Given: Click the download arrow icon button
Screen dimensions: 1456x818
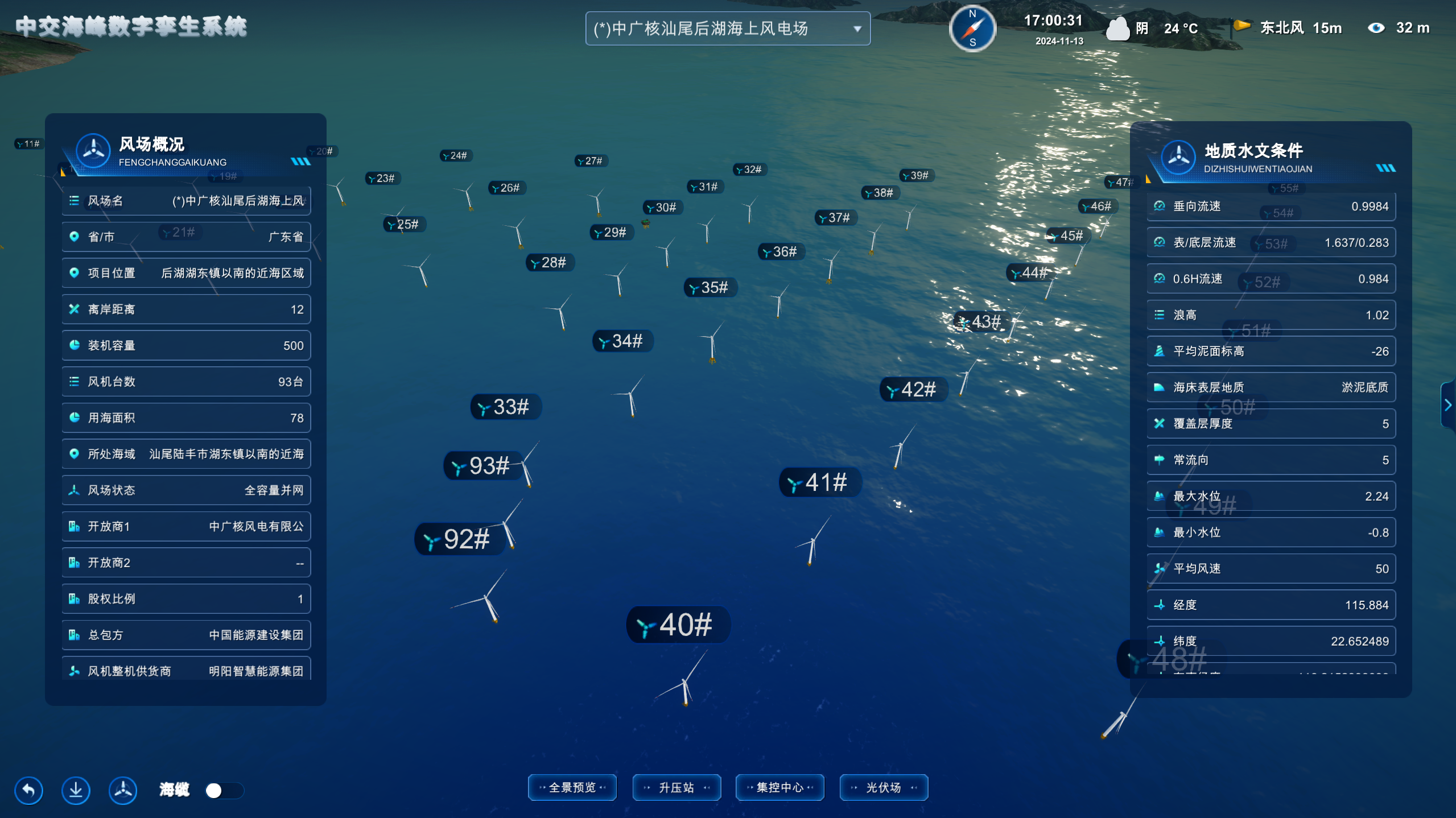Looking at the screenshot, I should [76, 790].
